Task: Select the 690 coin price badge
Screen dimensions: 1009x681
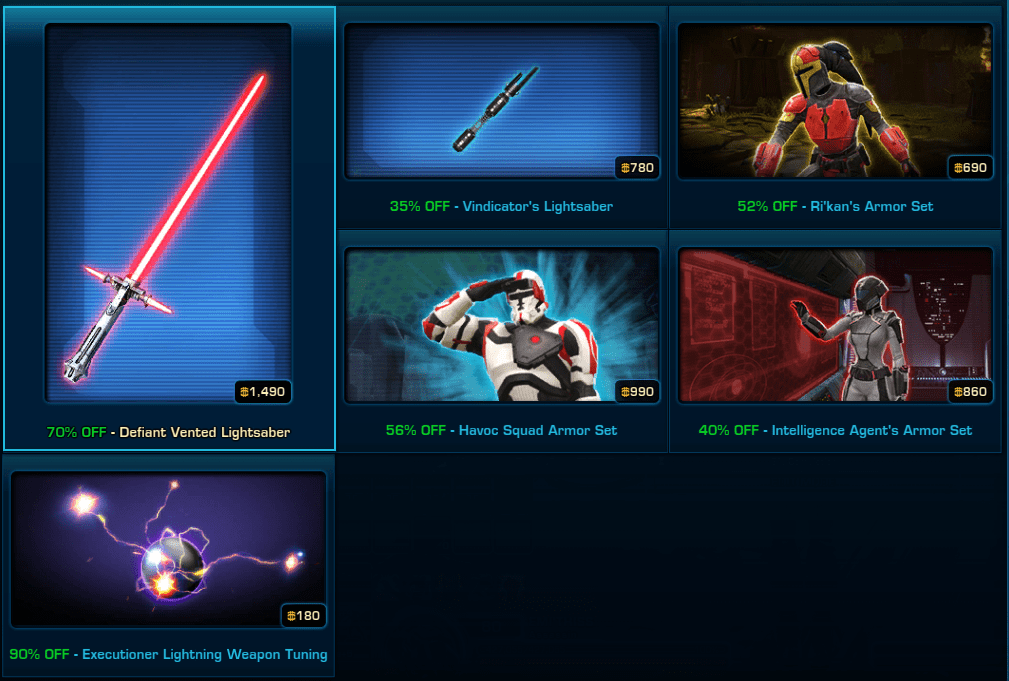Action: (971, 167)
